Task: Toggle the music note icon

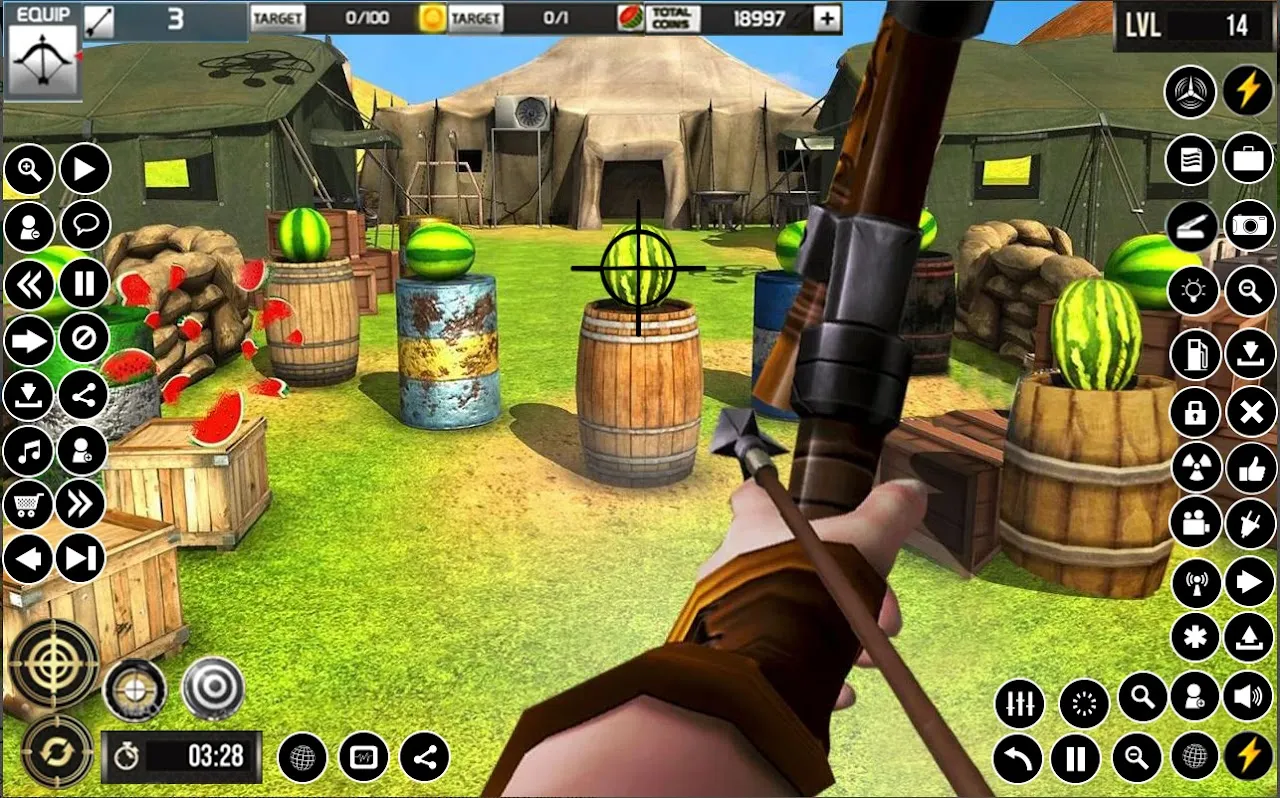Action: [28, 451]
